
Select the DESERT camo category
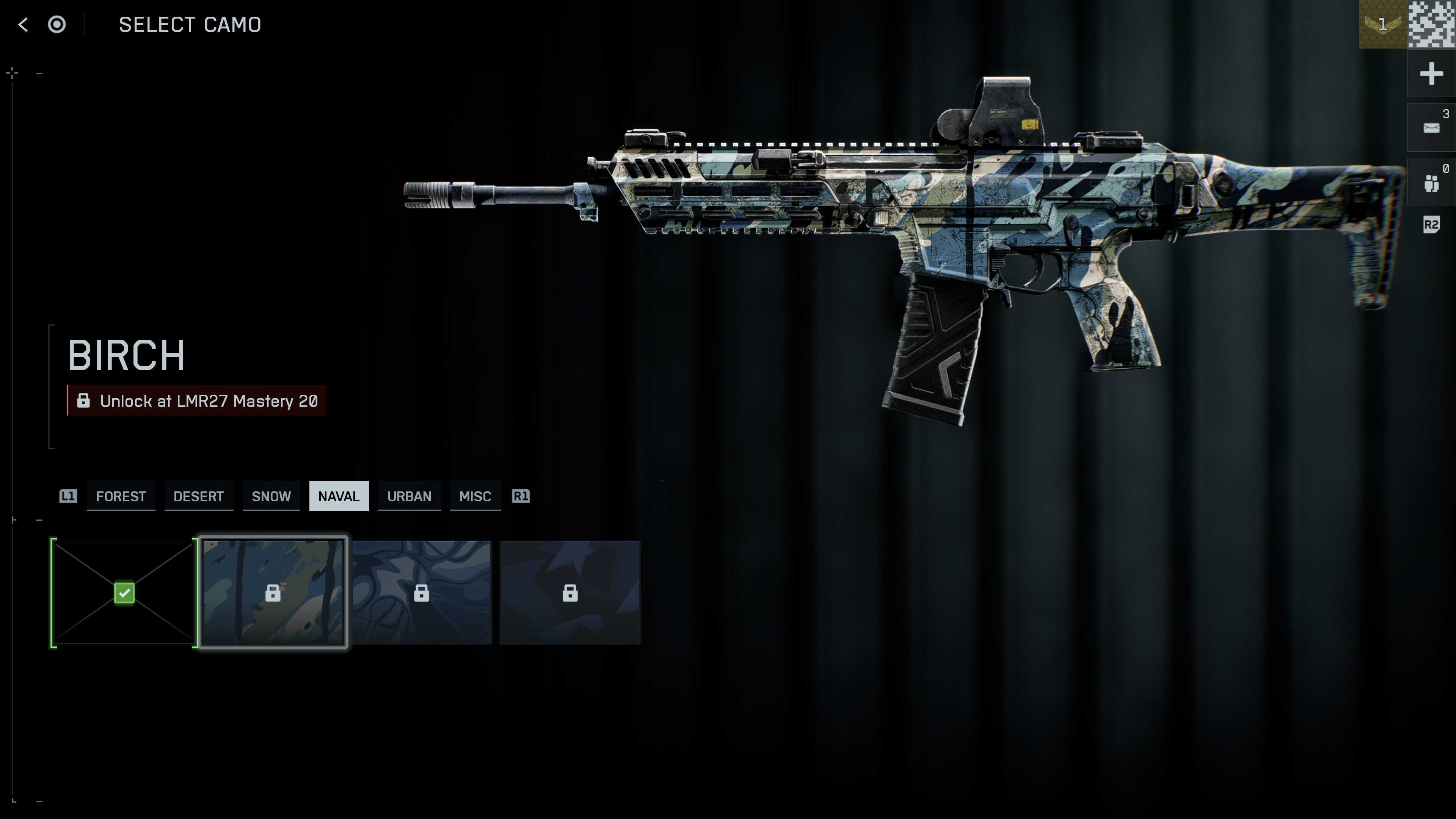pyautogui.click(x=198, y=496)
